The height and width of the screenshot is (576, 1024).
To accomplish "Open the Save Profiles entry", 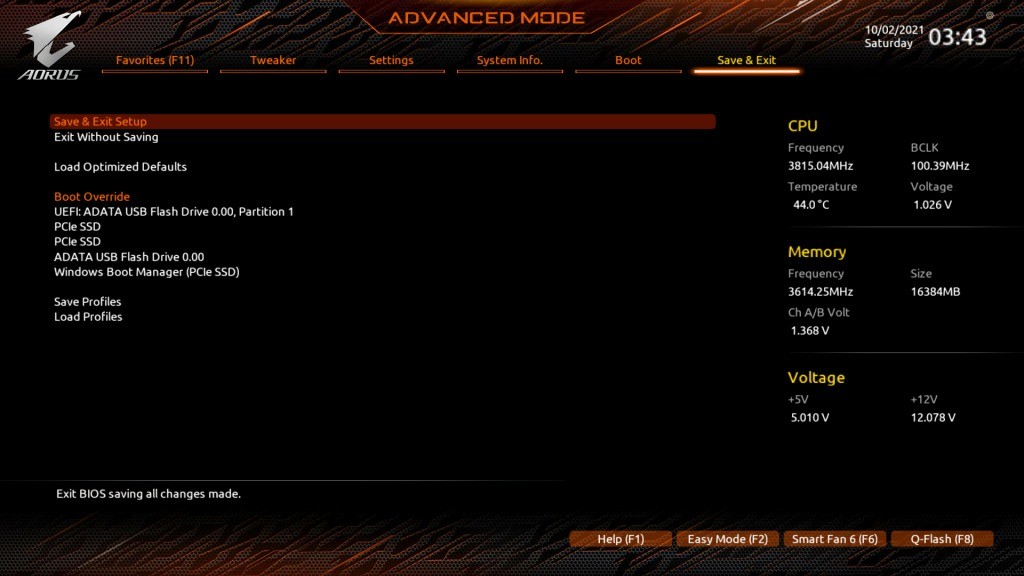I will [88, 302].
